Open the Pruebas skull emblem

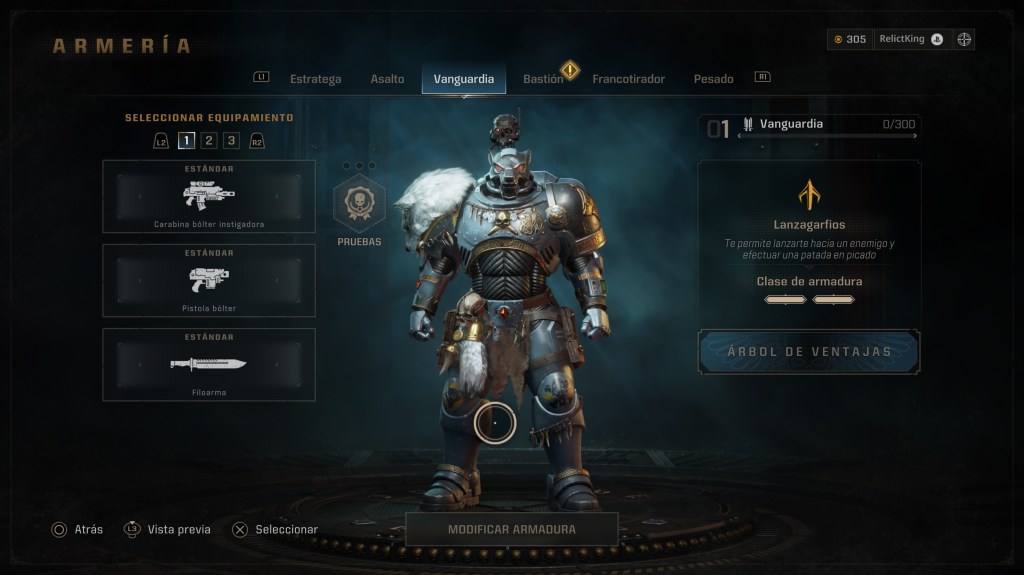coord(358,204)
